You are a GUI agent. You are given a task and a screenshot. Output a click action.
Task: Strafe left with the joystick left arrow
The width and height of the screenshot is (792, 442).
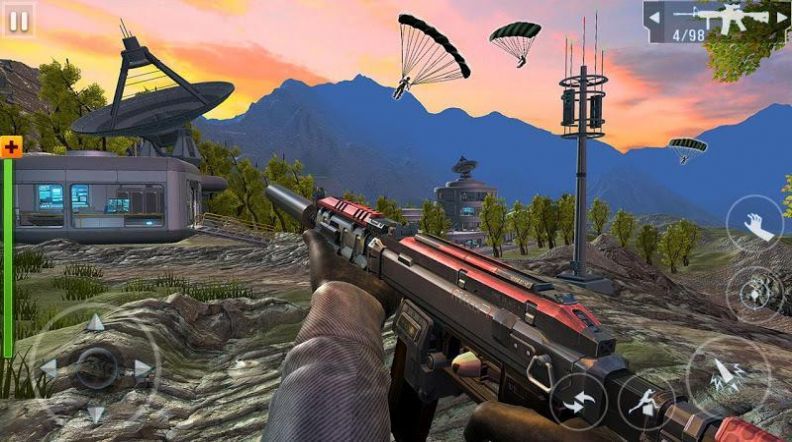point(48,368)
